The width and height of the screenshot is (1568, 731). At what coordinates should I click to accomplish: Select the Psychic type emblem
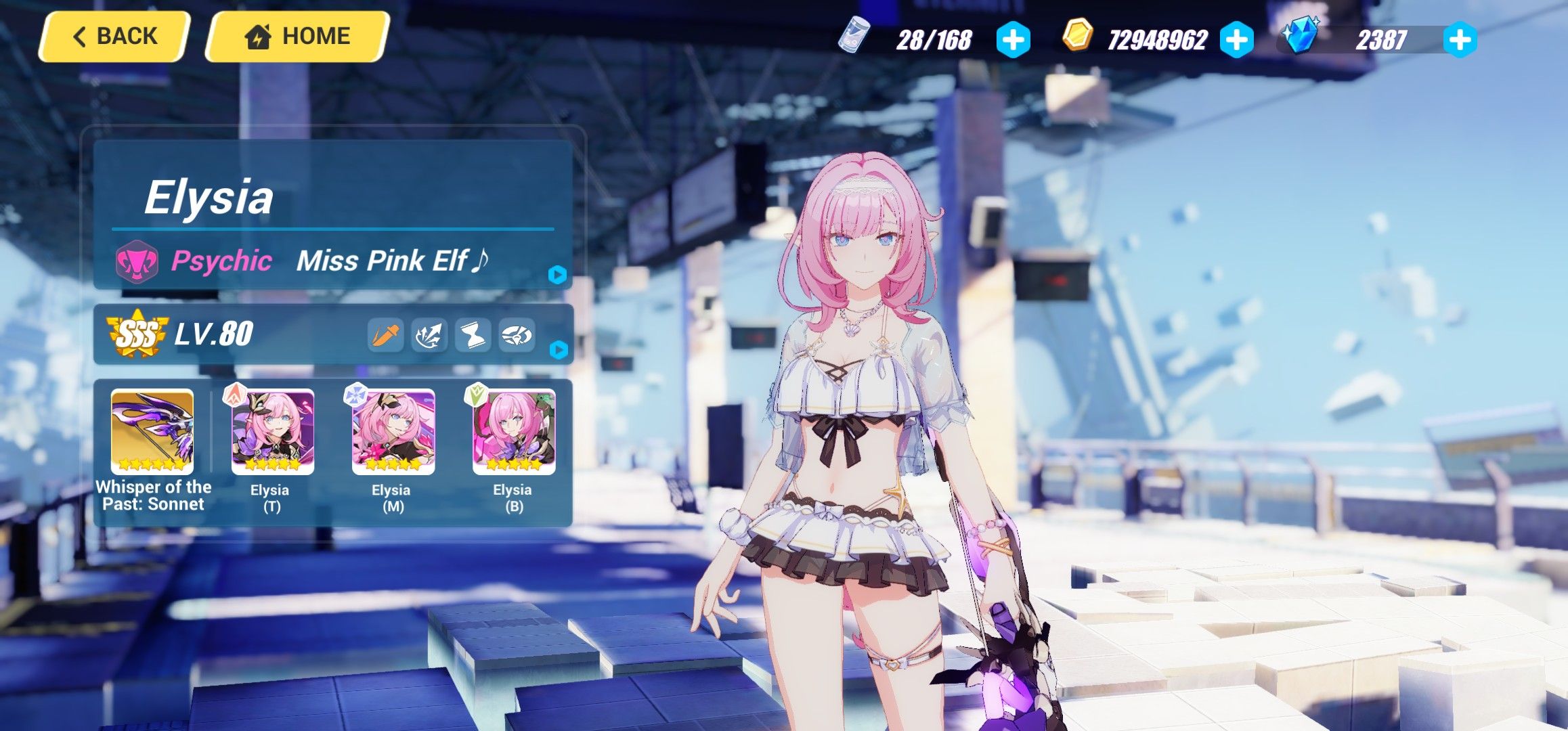tap(138, 262)
